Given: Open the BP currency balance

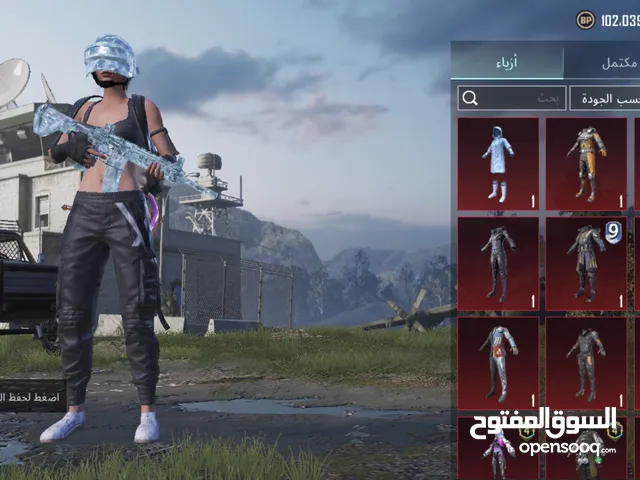Looking at the screenshot, I should coord(606,19).
